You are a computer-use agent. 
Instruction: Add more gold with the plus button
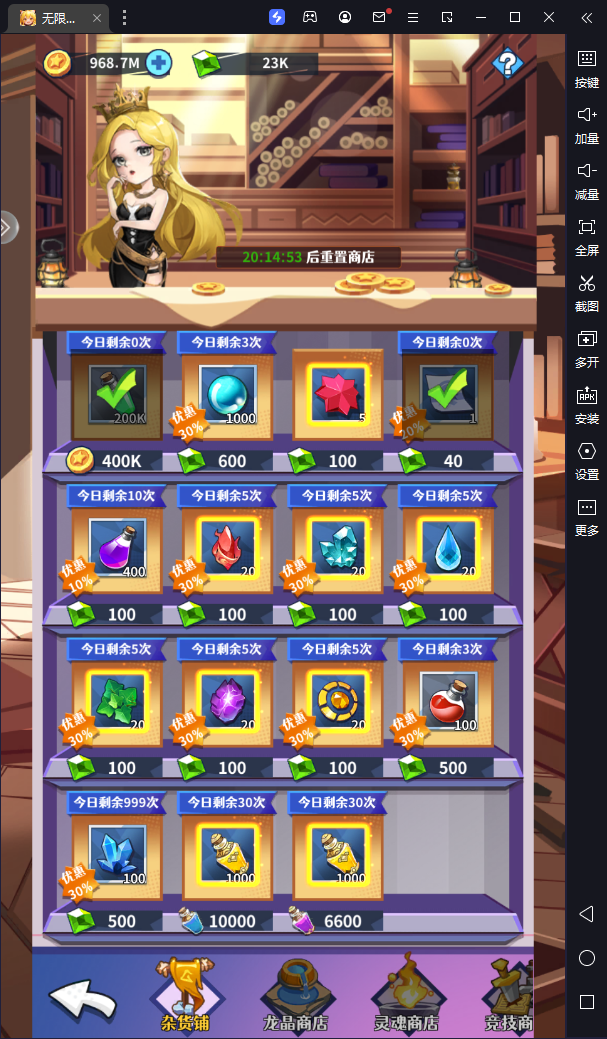coord(158,63)
